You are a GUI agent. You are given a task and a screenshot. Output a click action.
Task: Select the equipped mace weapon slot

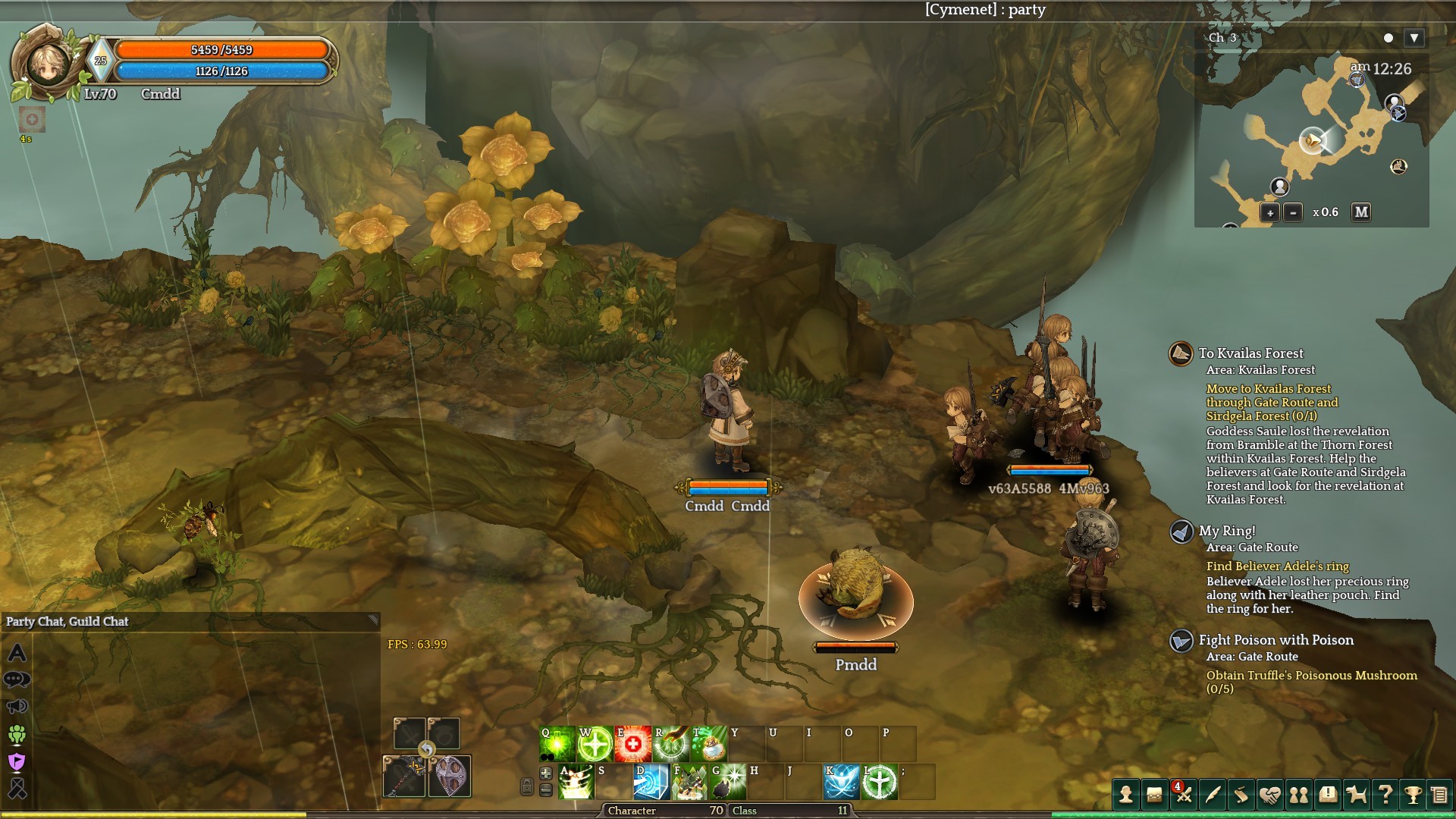[x=404, y=777]
